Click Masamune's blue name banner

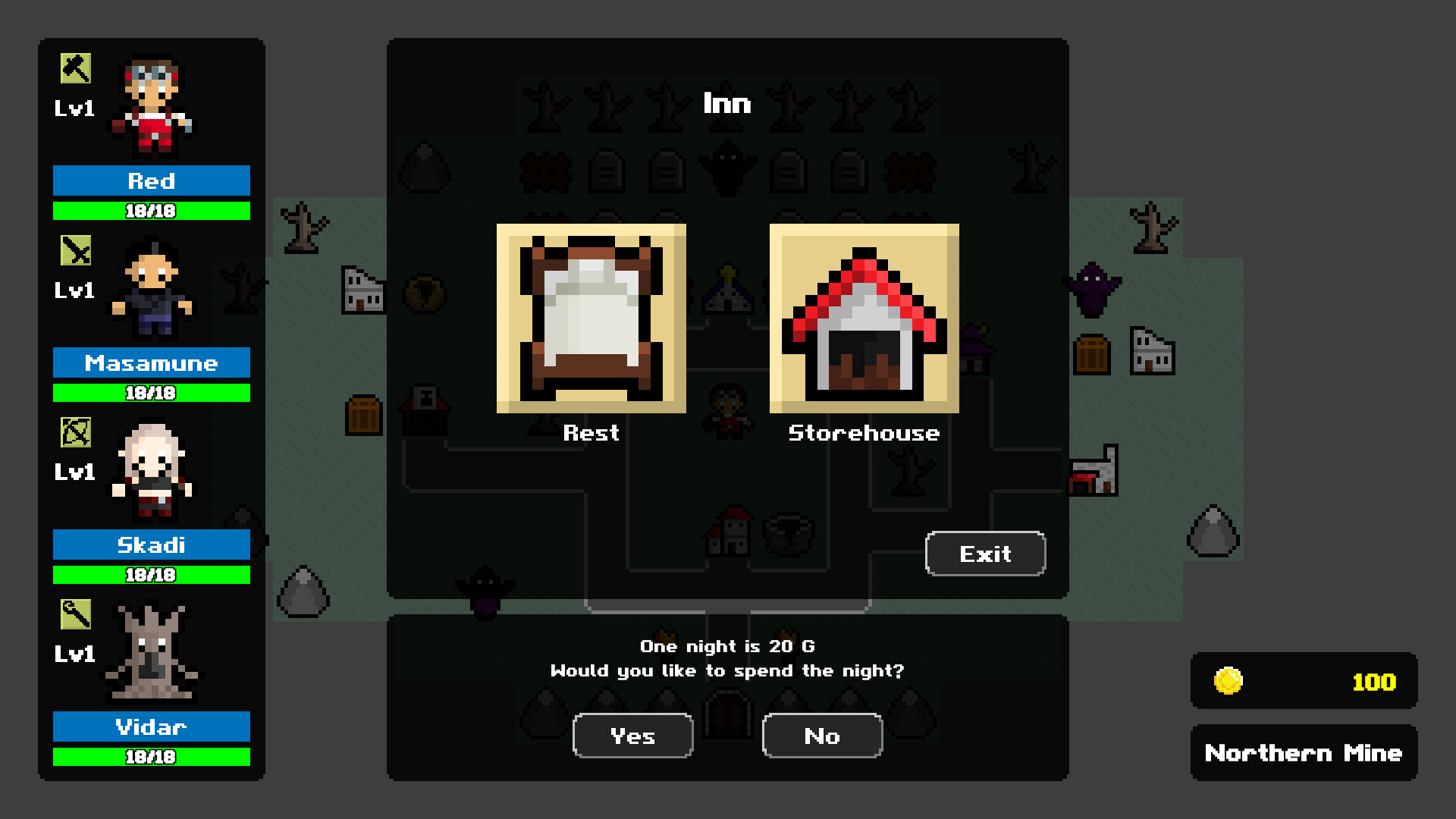151,363
